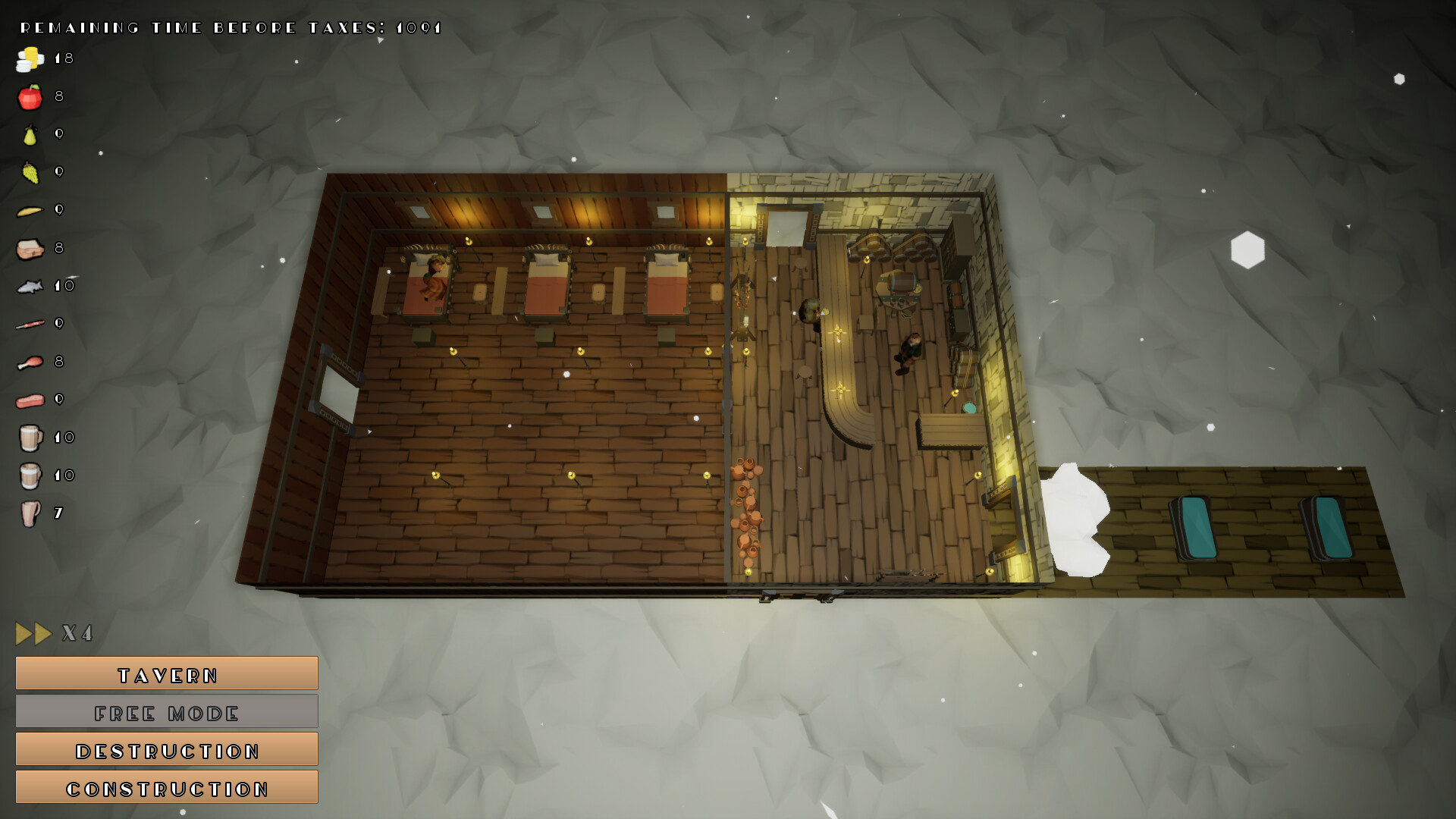Select the raw meat resource icon
1456x819 pixels.
tap(29, 400)
